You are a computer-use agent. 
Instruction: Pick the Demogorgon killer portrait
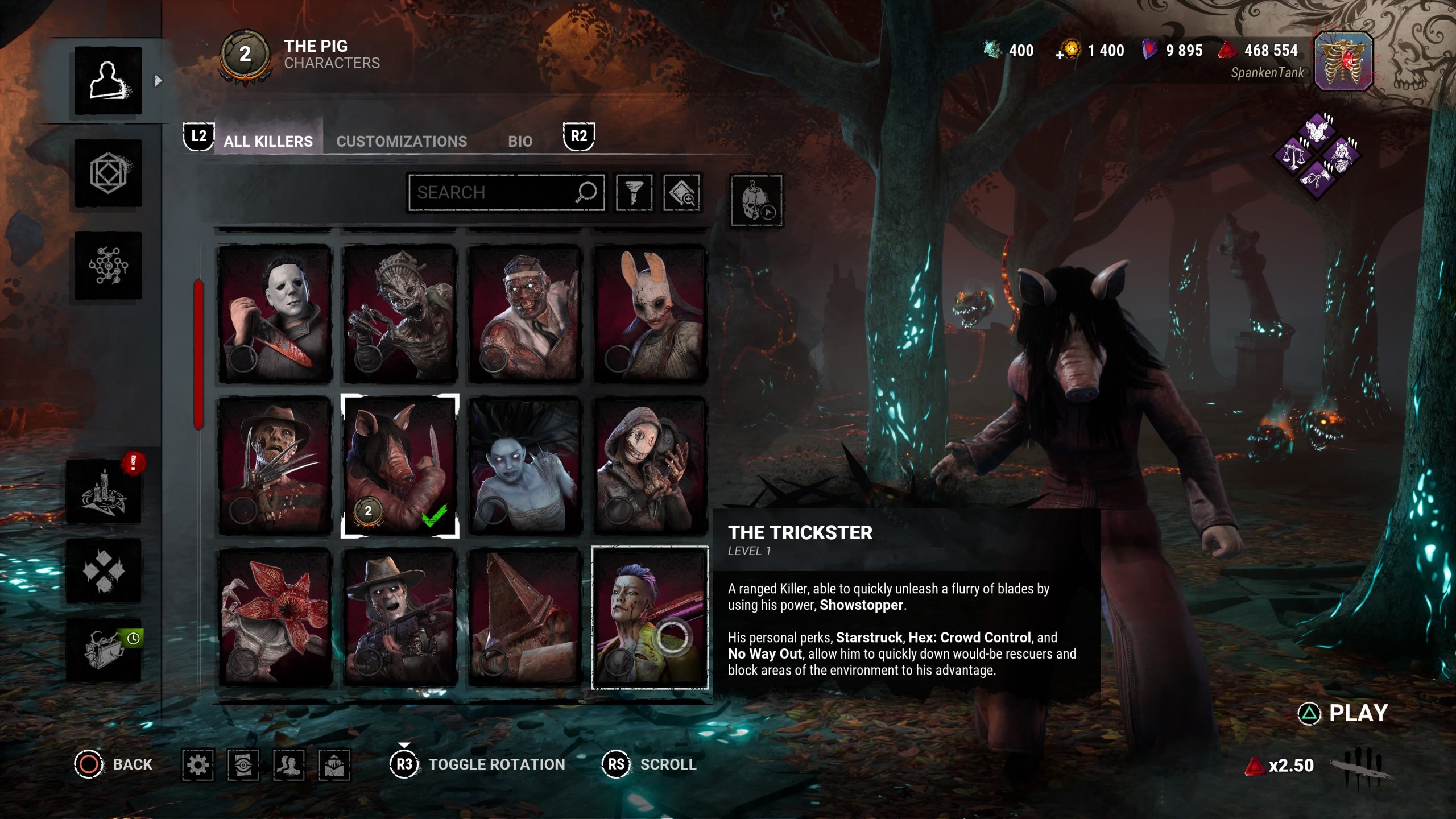point(275,618)
